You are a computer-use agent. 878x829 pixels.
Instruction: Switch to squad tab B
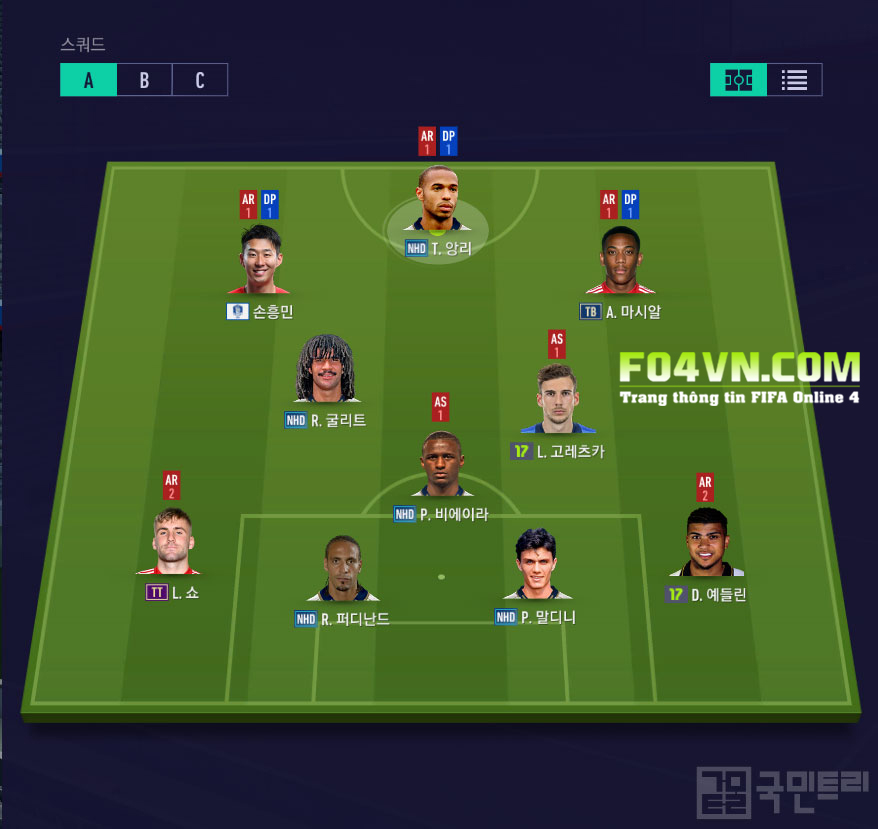[x=144, y=80]
